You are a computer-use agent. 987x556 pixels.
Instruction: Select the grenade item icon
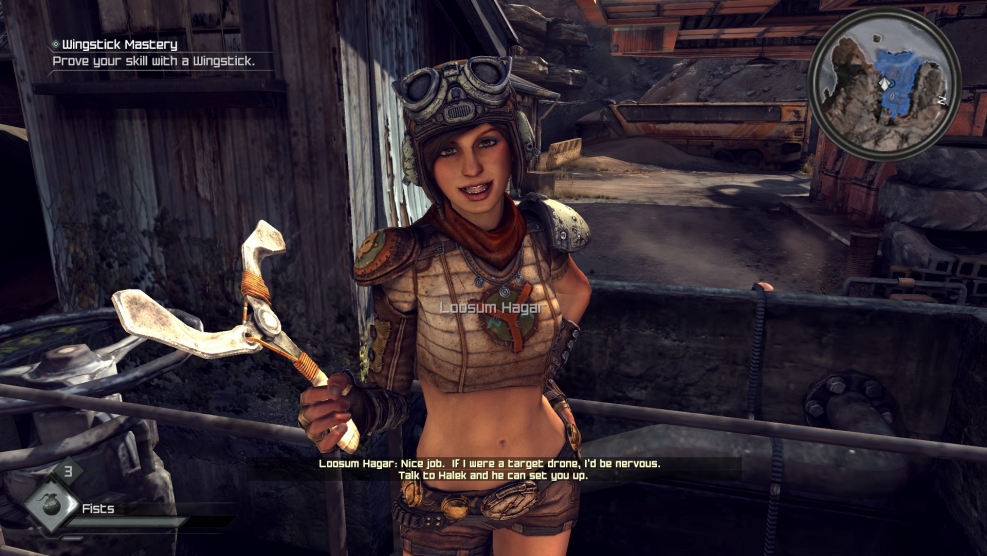coord(52,505)
